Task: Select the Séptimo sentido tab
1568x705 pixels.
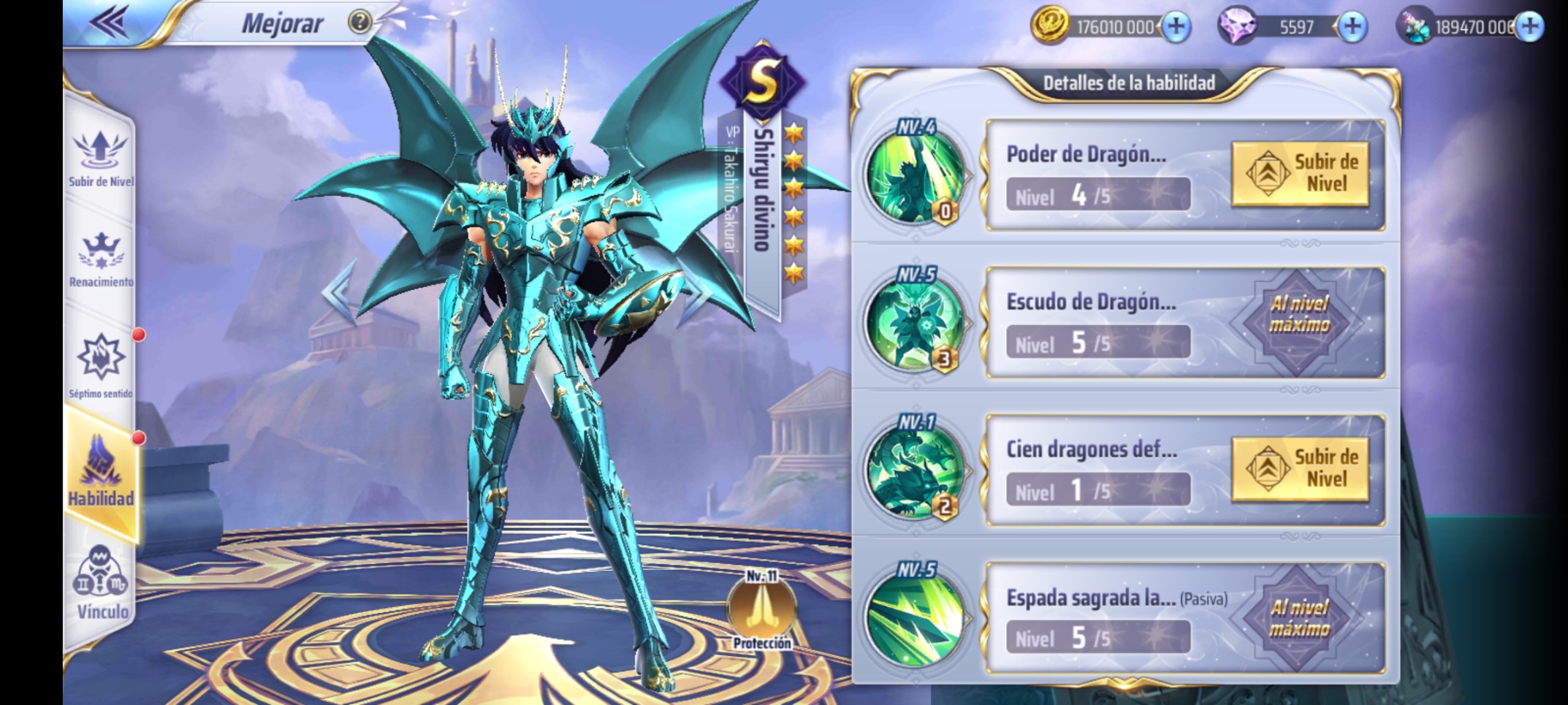Action: coord(100,365)
